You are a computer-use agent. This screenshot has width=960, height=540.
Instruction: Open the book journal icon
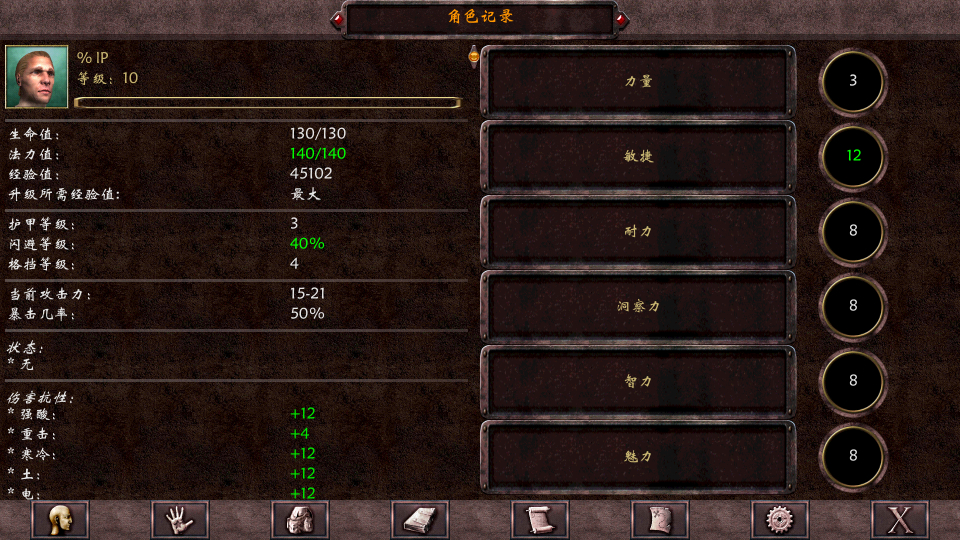420,520
